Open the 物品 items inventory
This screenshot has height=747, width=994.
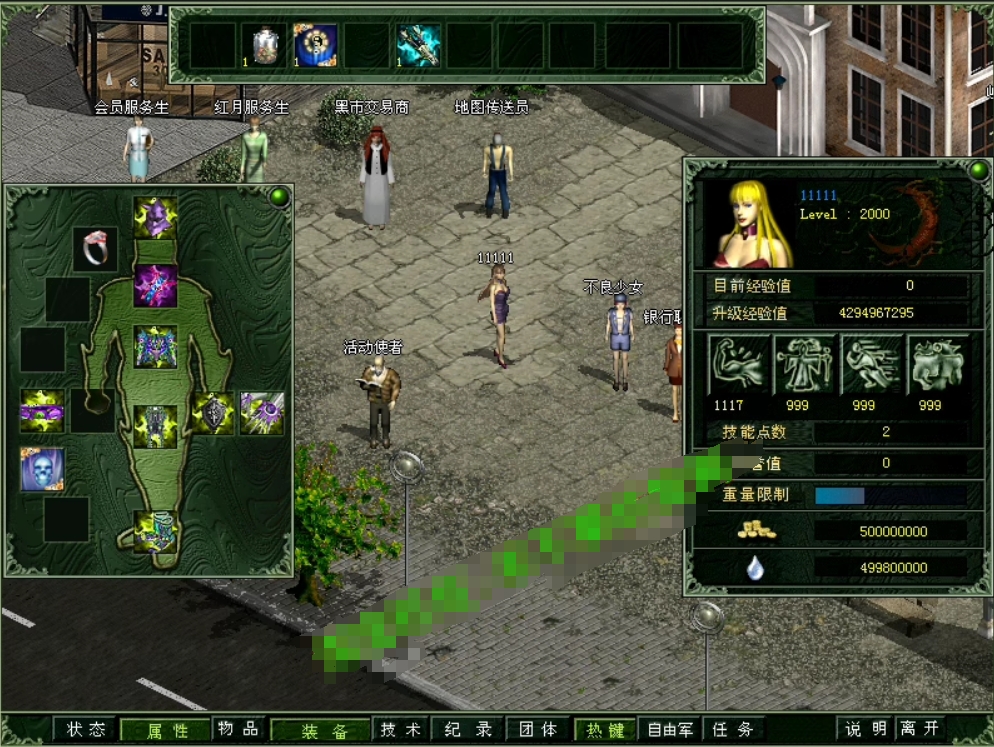[x=238, y=729]
